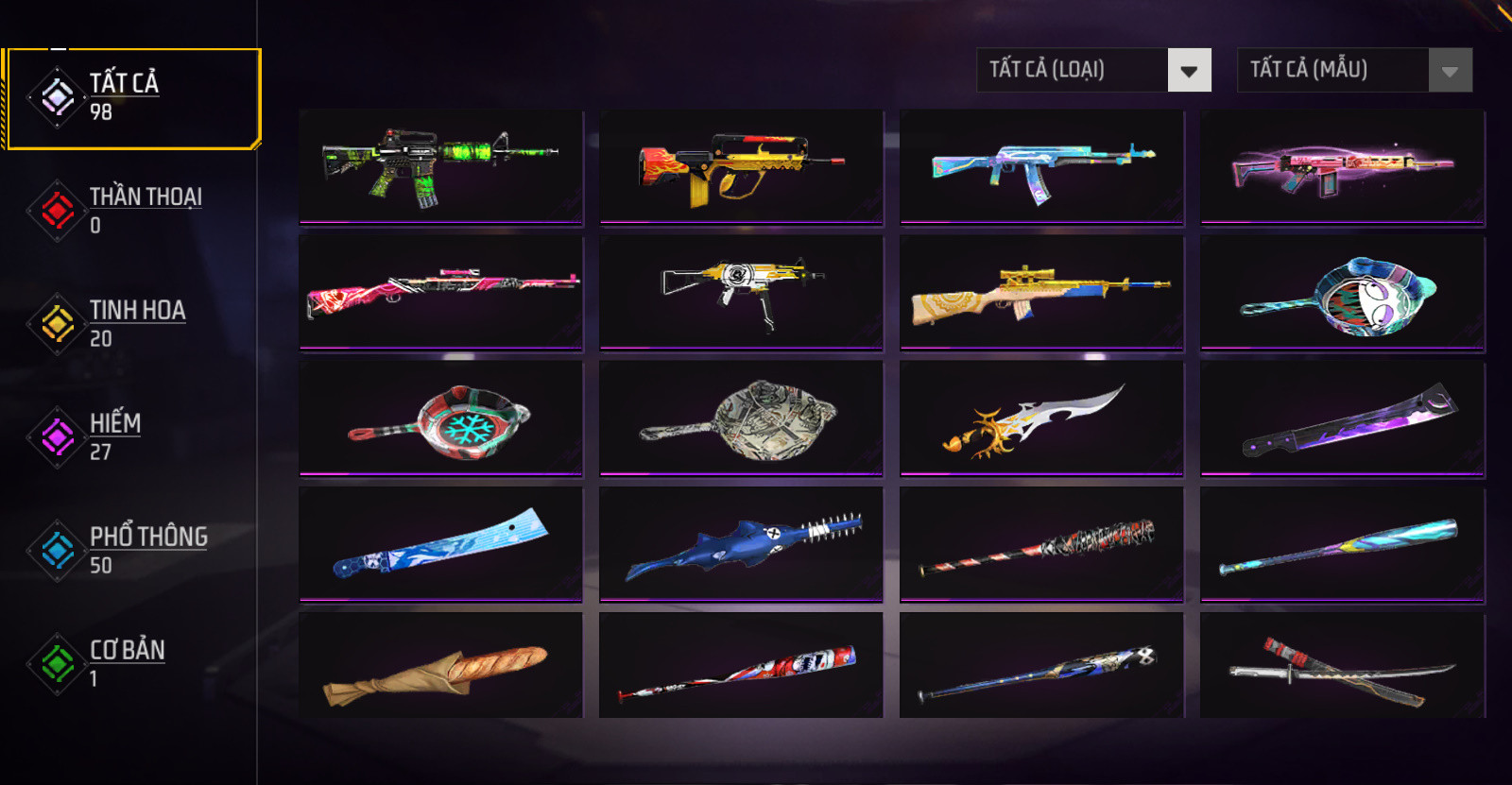
Task: Select the pink sniper rifle skin
Action: pos(441,292)
